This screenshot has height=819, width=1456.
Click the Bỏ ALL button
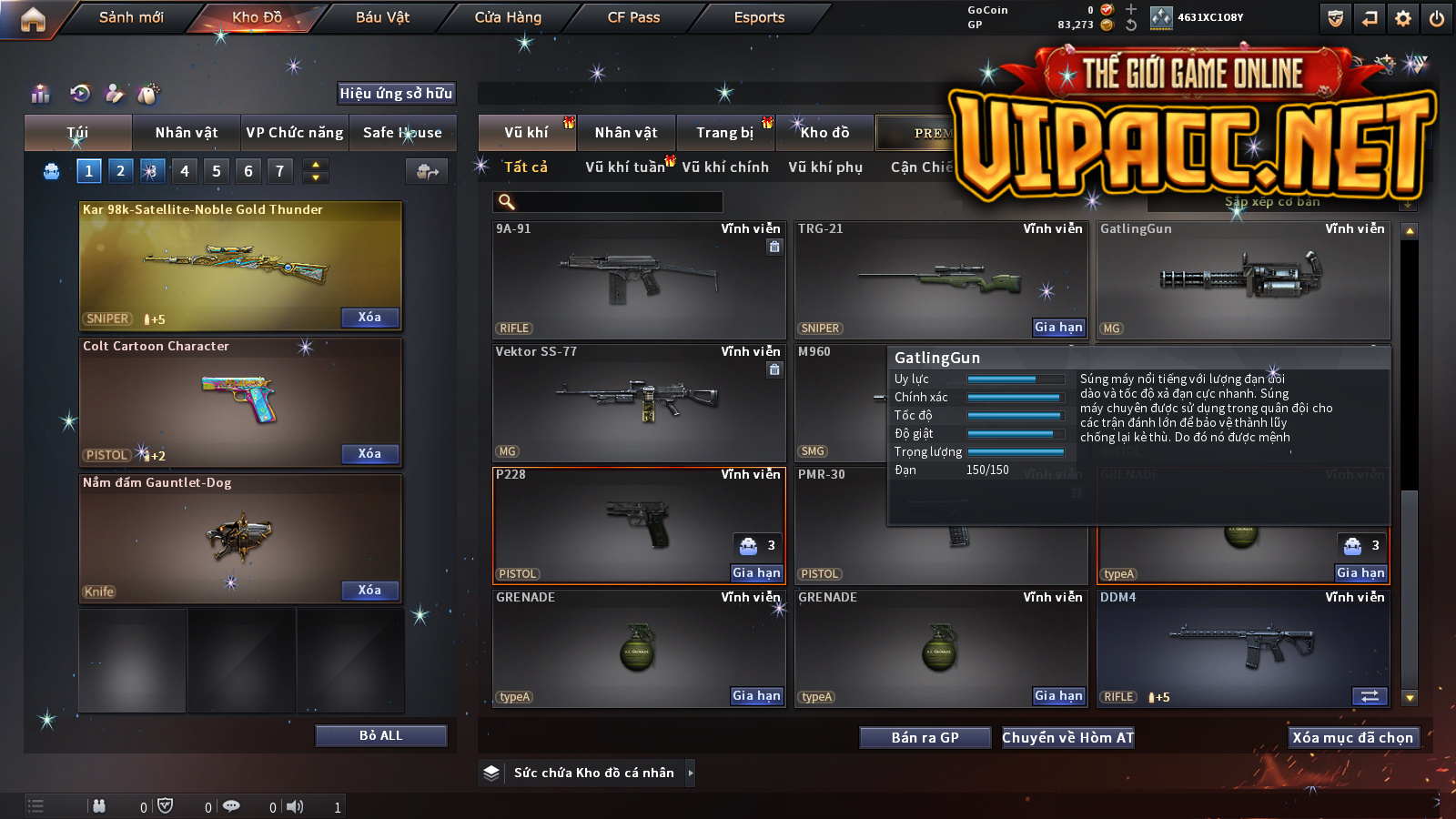tap(380, 735)
